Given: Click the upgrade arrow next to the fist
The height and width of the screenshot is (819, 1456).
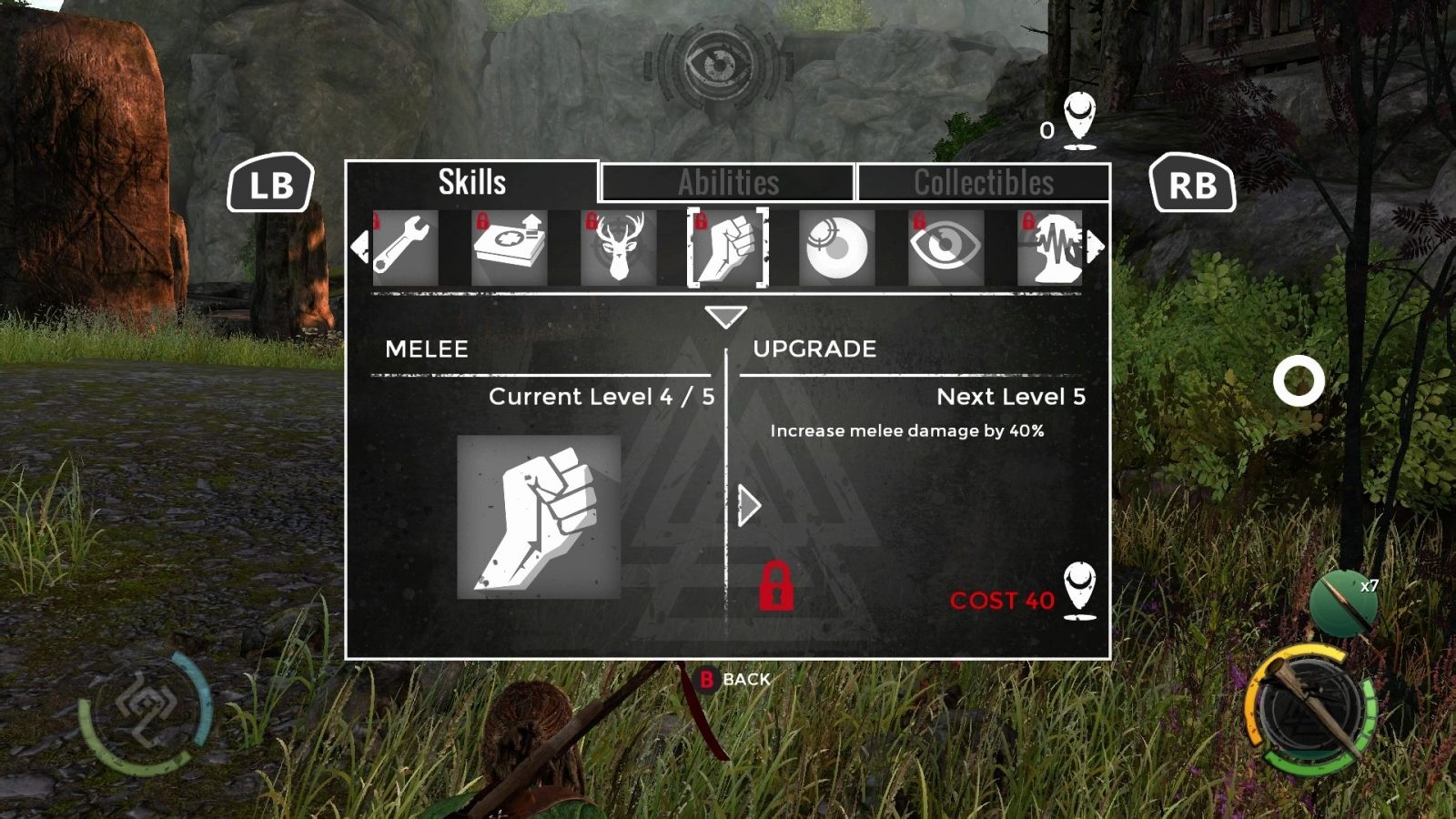Looking at the screenshot, I should (x=748, y=506).
